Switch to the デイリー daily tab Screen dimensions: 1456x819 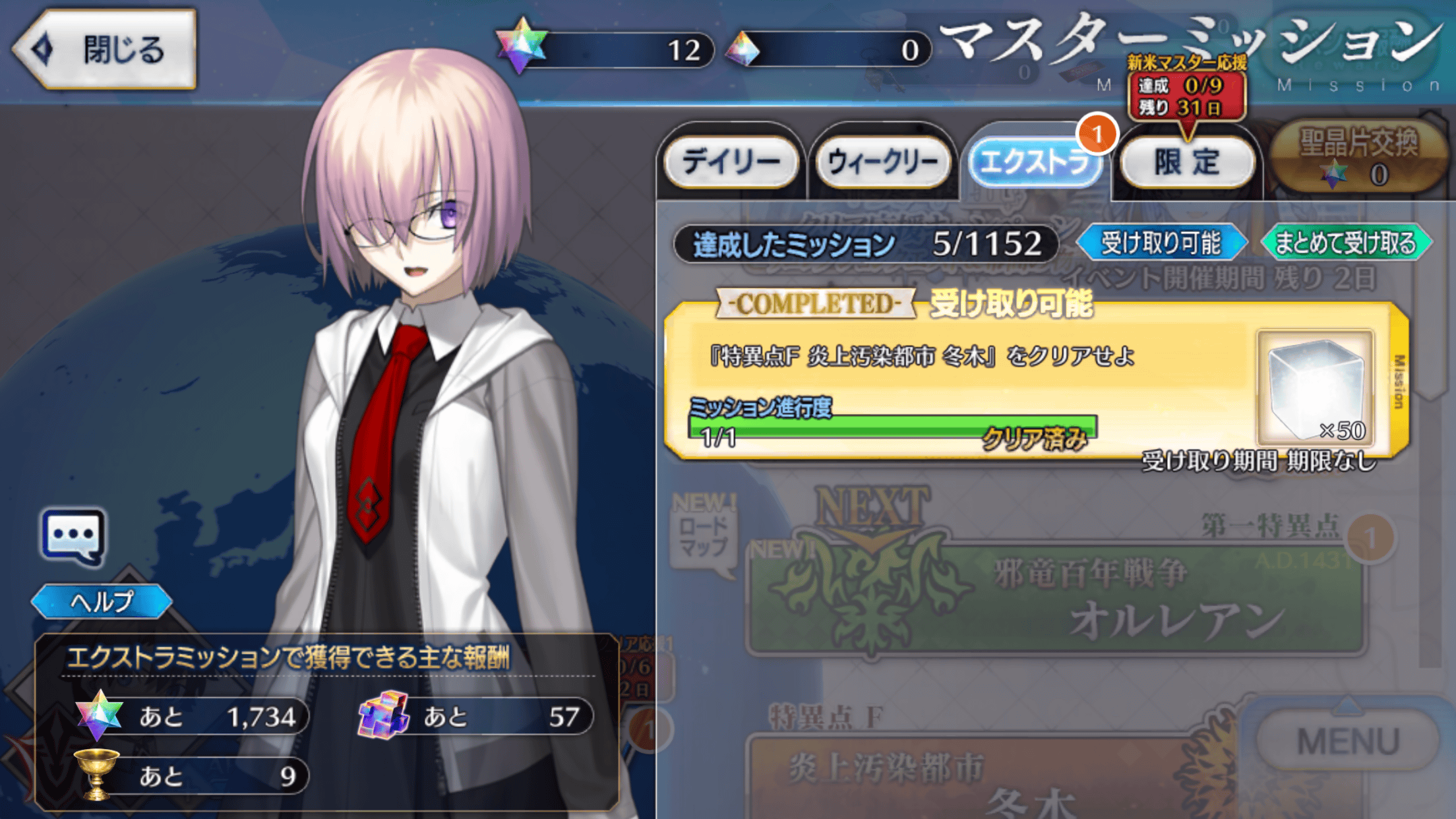(x=731, y=162)
